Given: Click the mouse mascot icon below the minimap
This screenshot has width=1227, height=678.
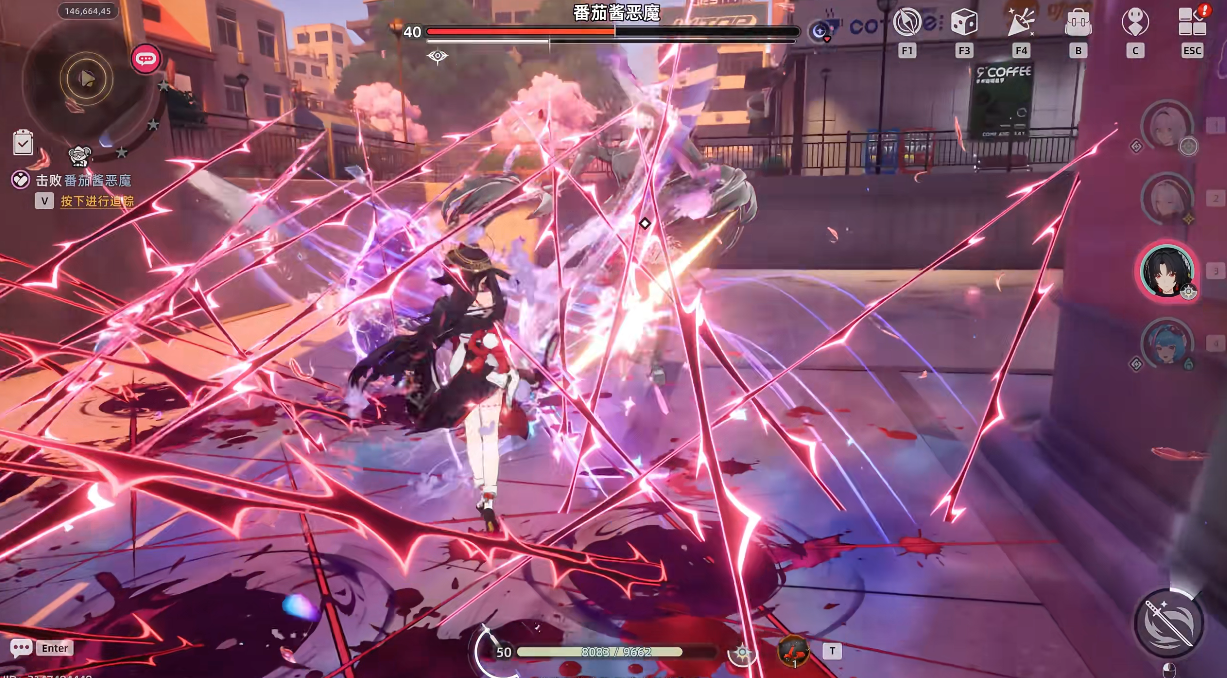Looking at the screenshot, I should point(80,156).
